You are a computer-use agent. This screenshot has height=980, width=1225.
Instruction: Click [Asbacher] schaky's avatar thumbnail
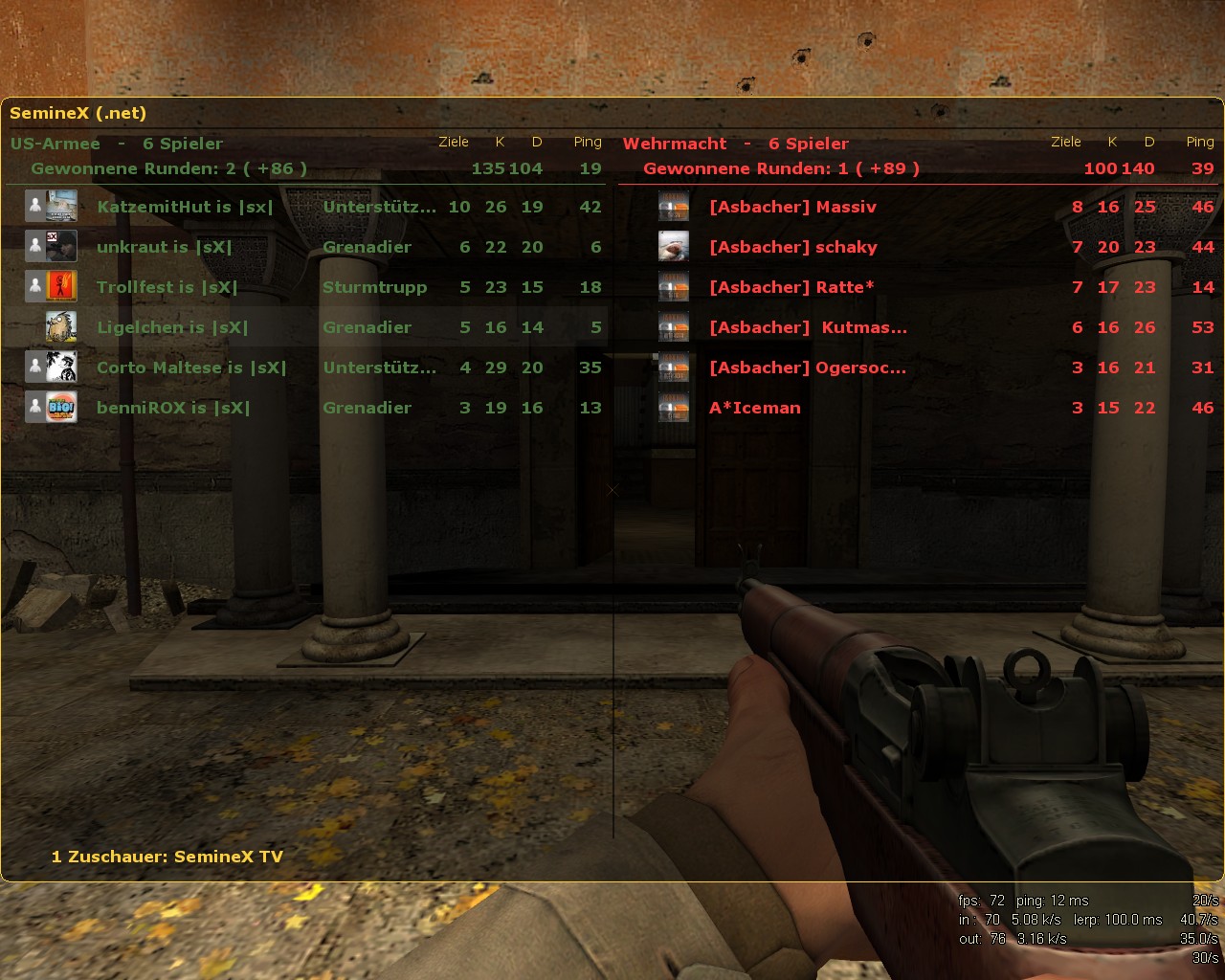point(674,247)
